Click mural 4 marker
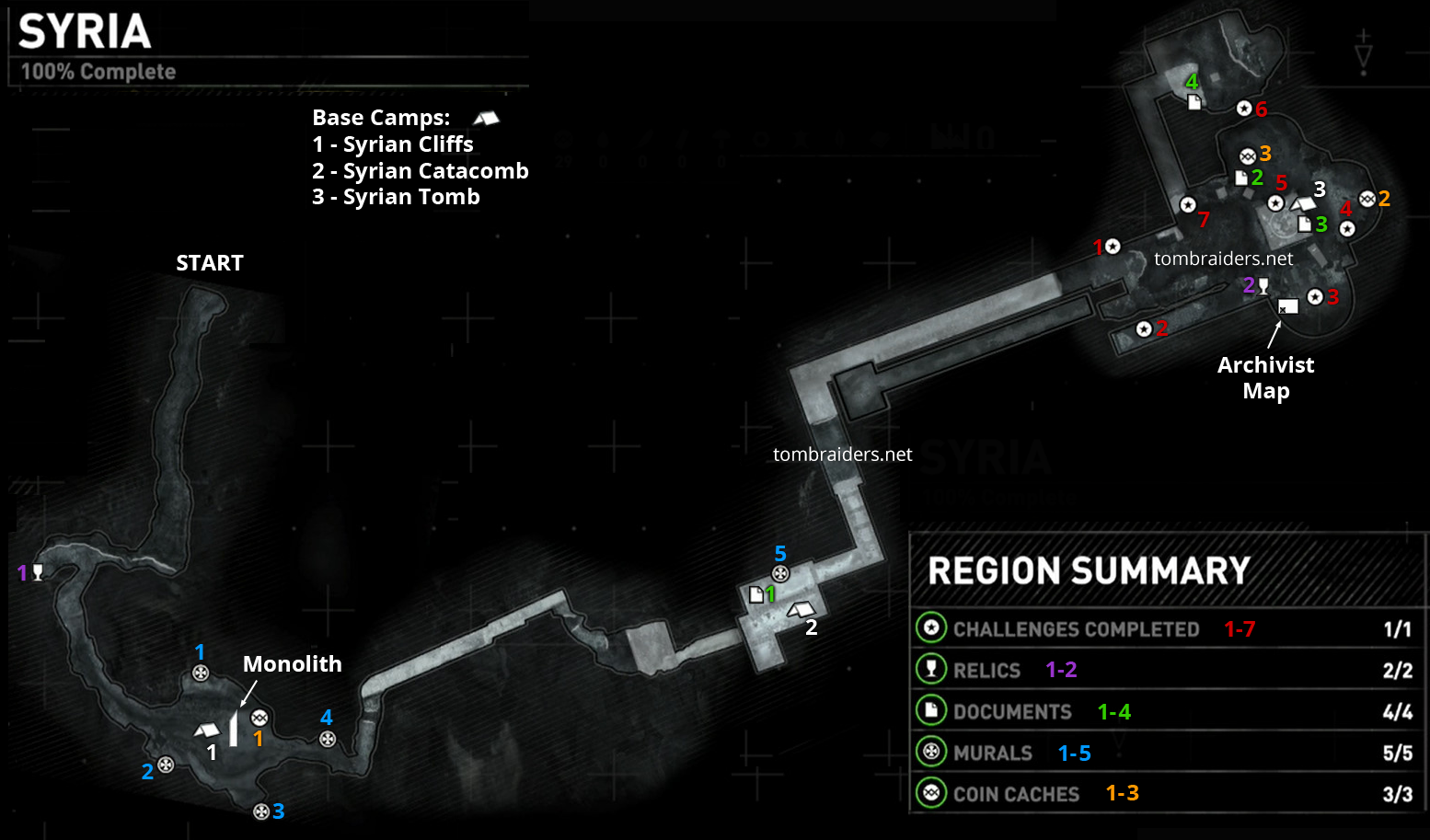The image size is (1430, 840). tap(328, 739)
